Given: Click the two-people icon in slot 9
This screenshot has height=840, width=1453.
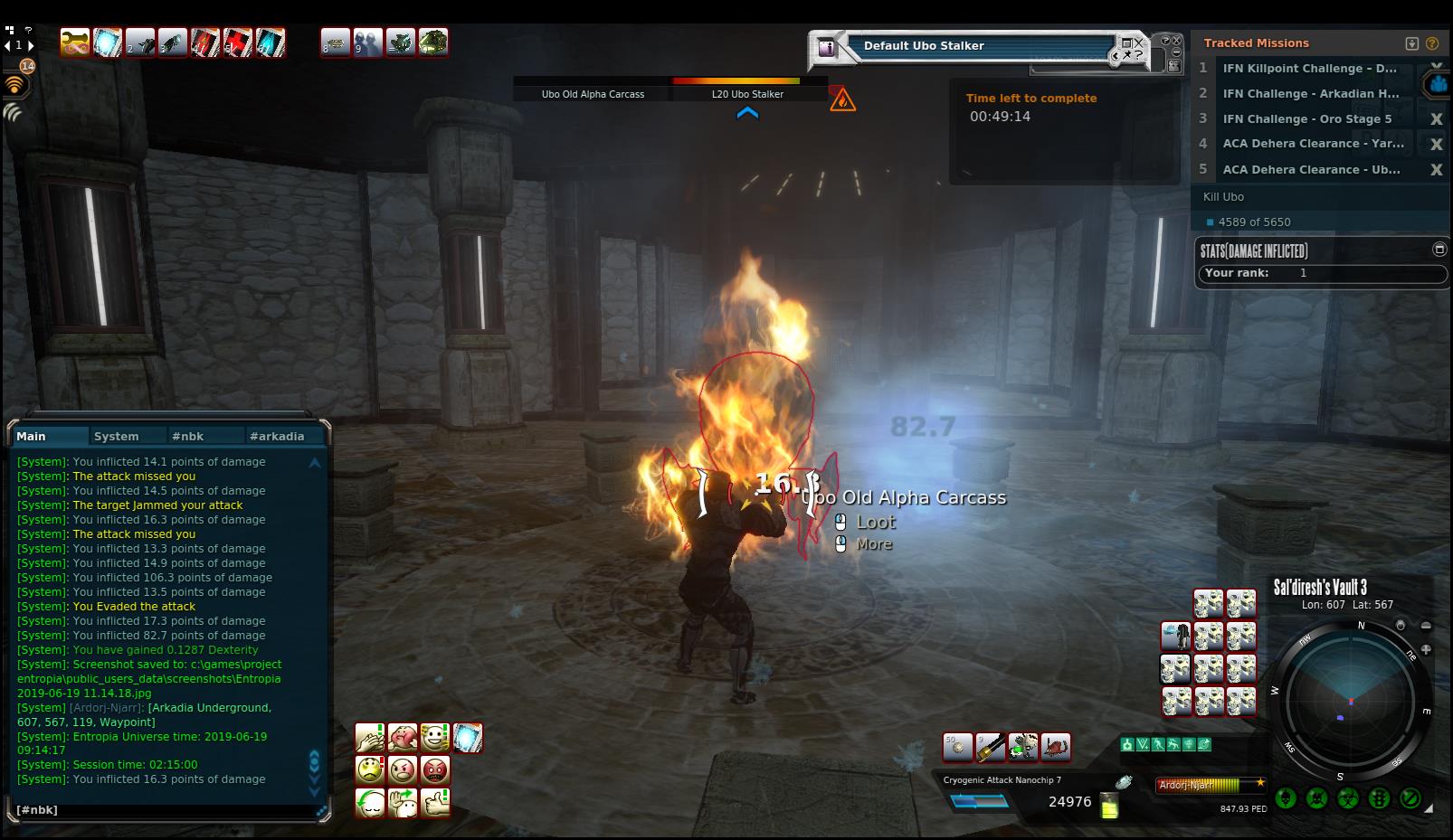Looking at the screenshot, I should [367, 42].
